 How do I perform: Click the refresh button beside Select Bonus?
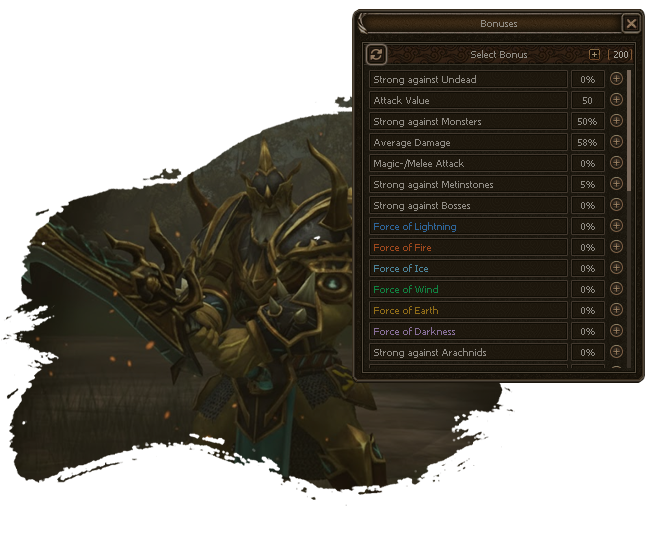coord(376,55)
